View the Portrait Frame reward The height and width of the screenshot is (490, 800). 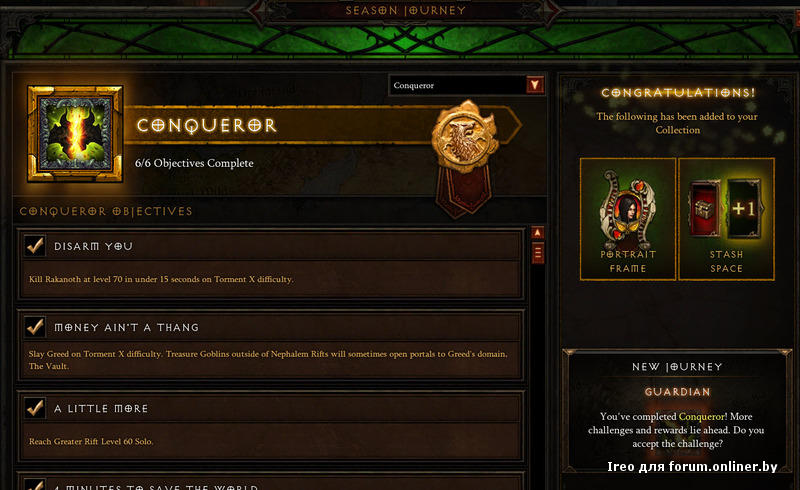click(628, 219)
